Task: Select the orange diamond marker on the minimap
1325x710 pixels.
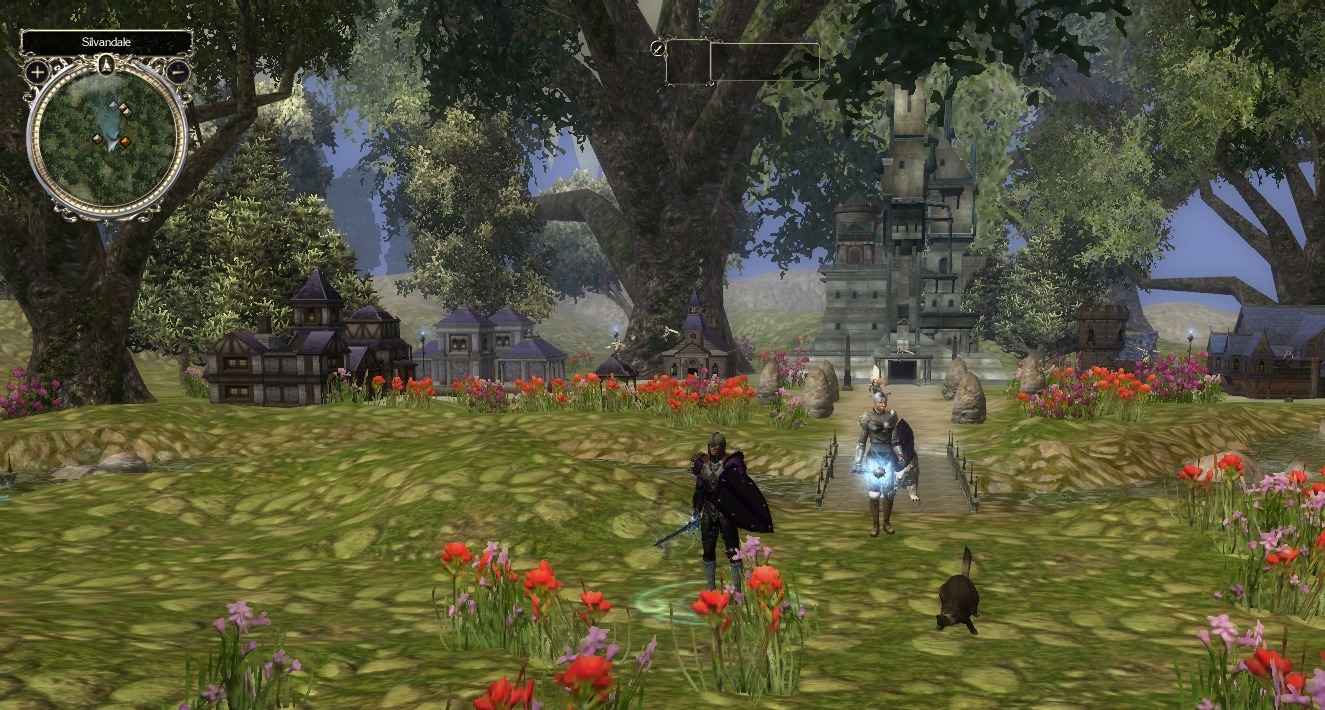Action: 125,141
